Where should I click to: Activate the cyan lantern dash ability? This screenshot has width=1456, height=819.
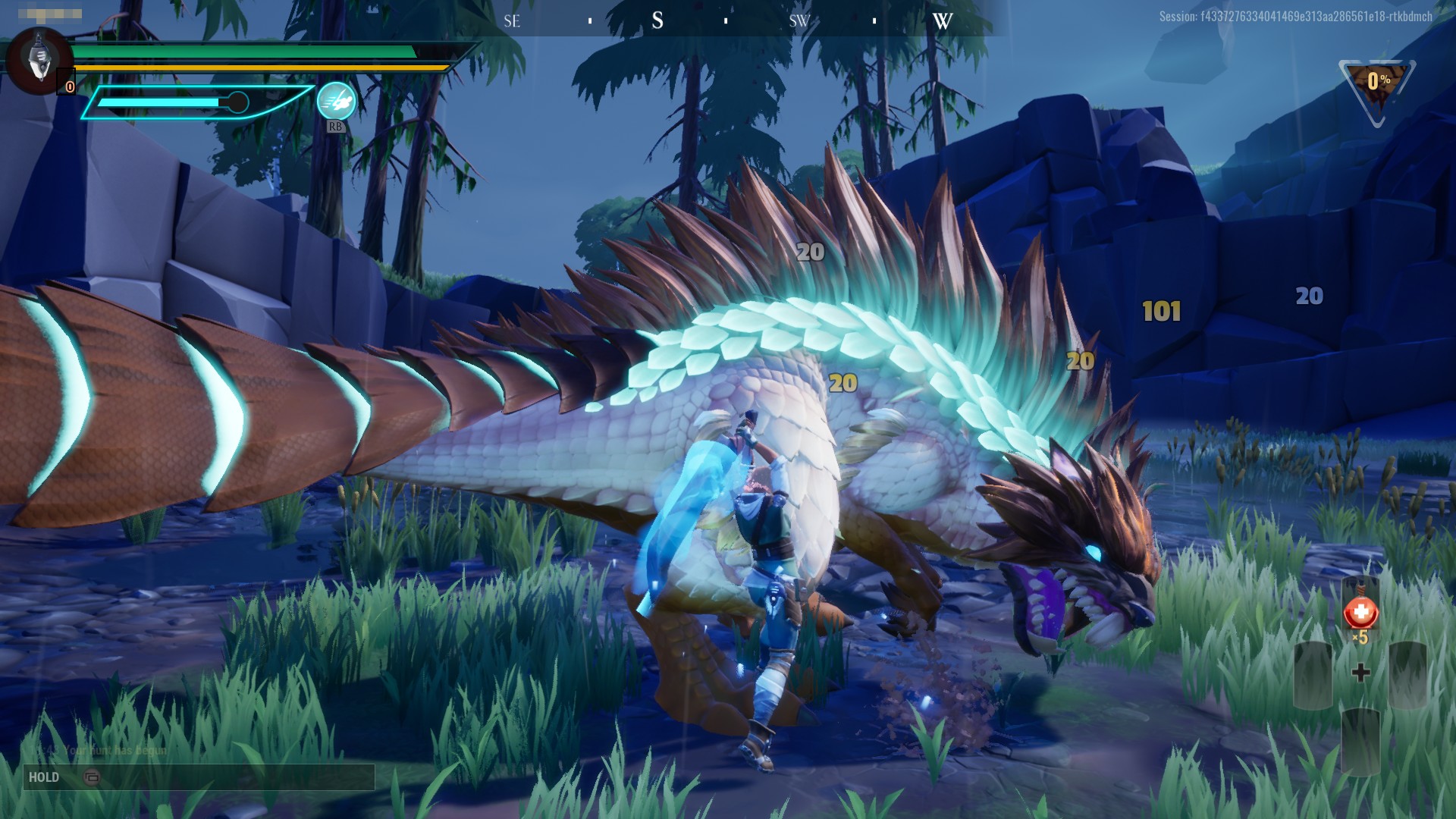[336, 102]
